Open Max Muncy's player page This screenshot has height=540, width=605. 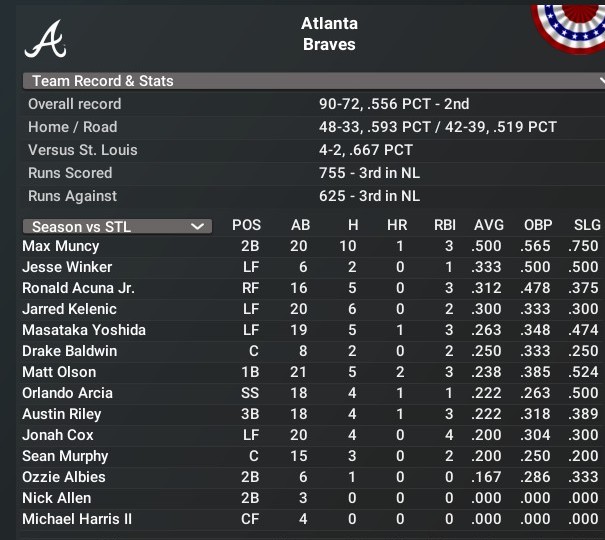61,246
